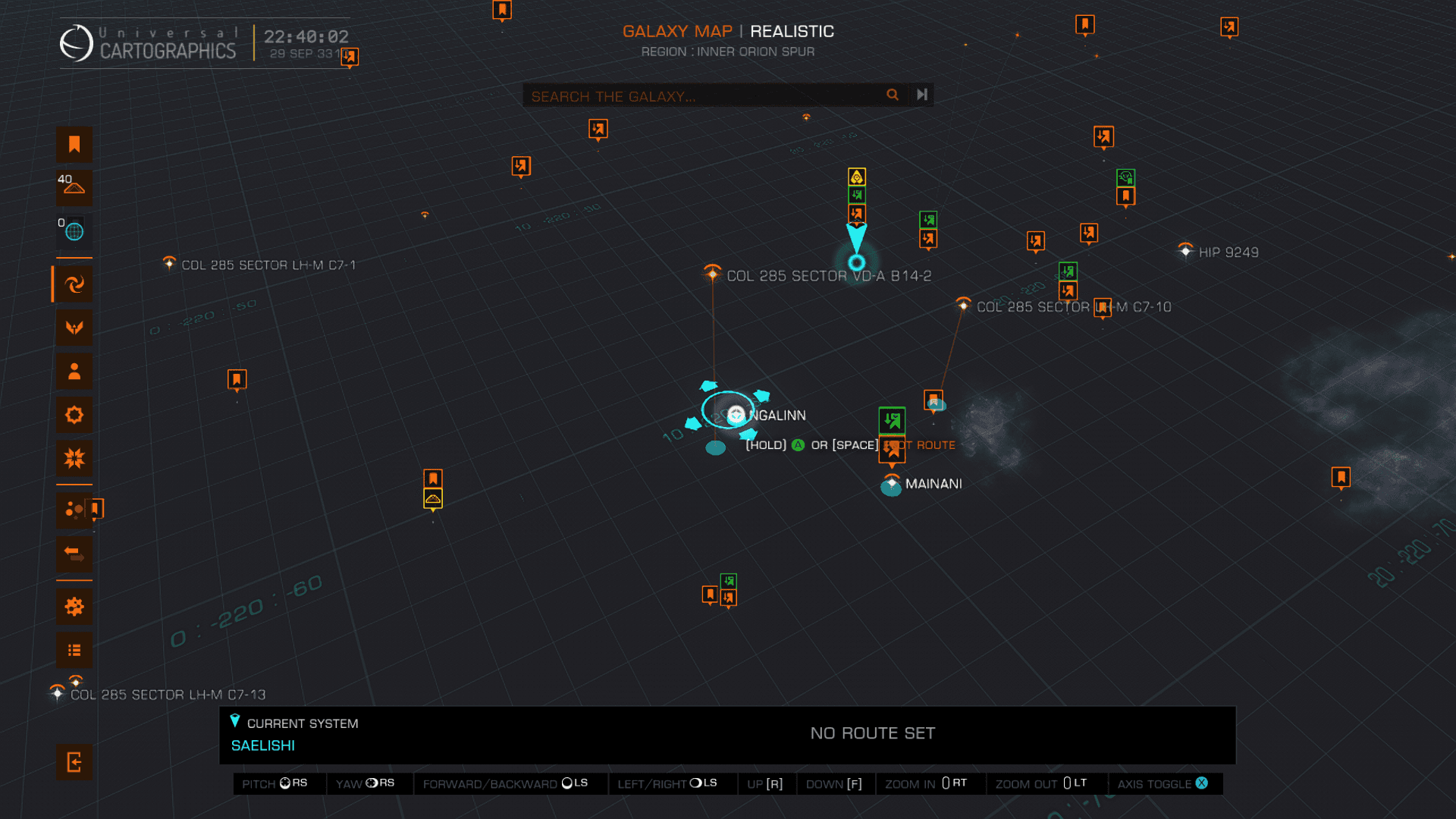Screen dimensions: 1456x819
Task: Click the magnifier search button
Action: pos(893,95)
